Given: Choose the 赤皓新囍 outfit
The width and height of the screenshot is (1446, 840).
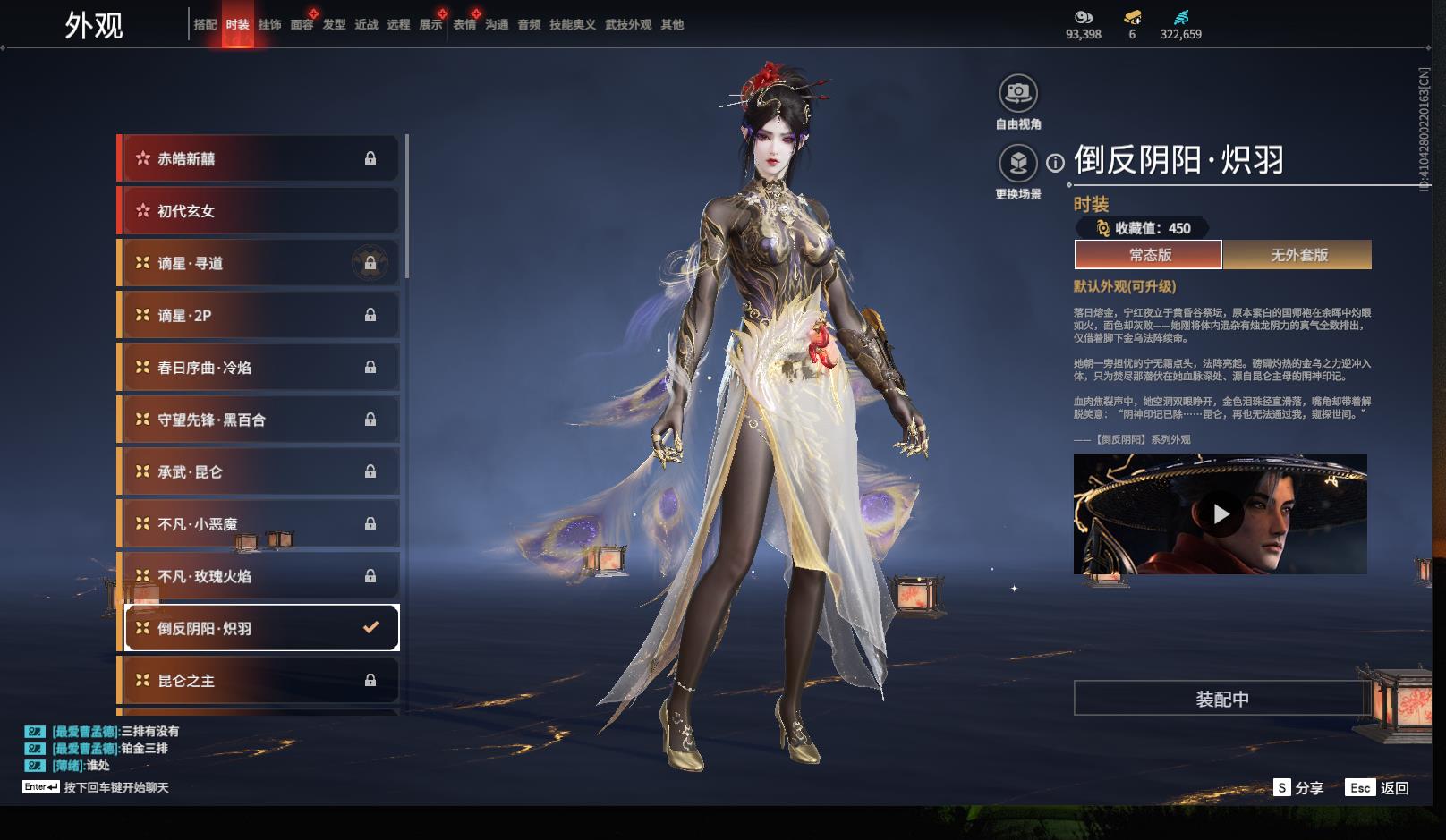Looking at the screenshot, I should 259,159.
